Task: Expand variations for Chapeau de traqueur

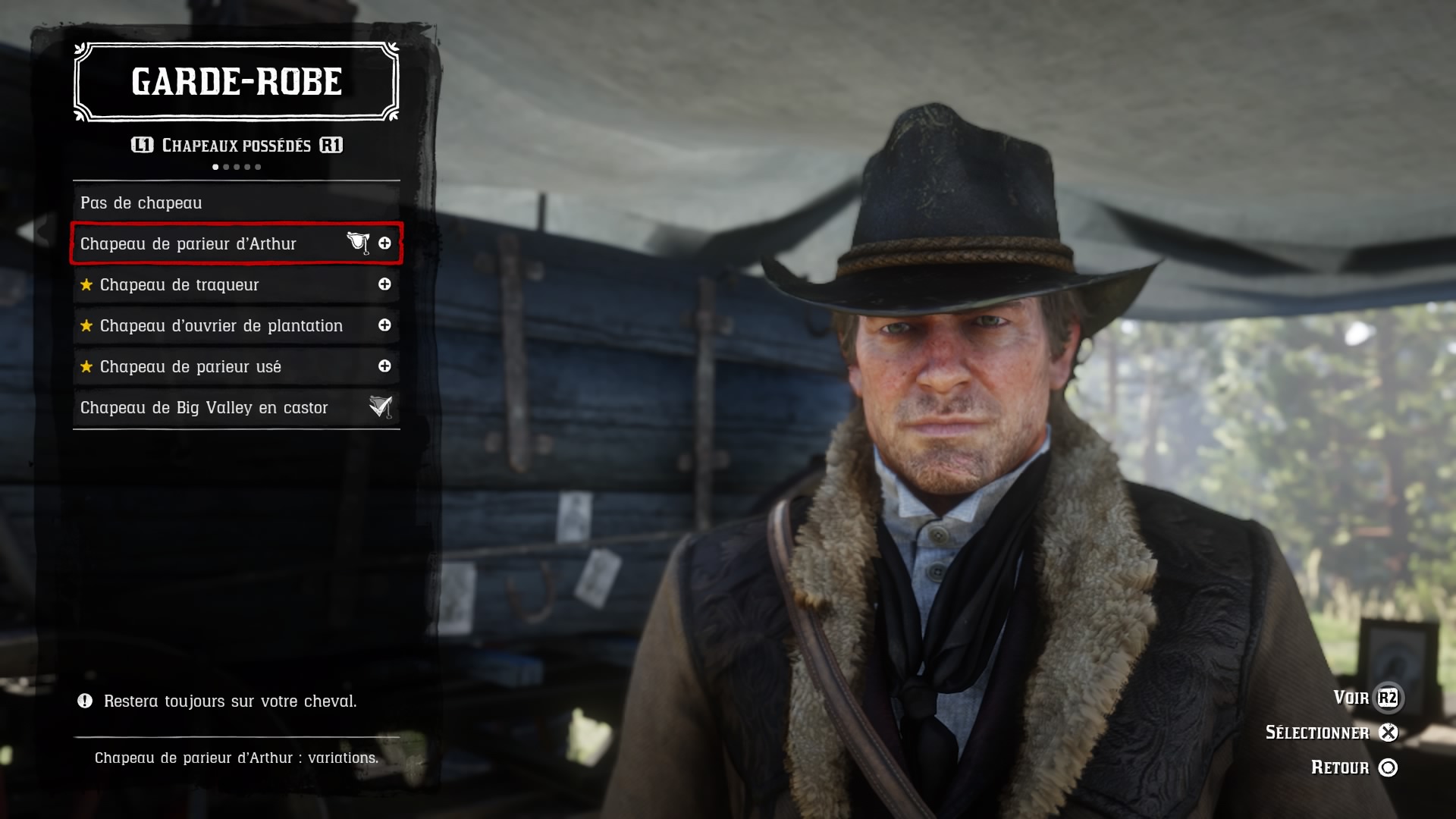Action: [384, 284]
